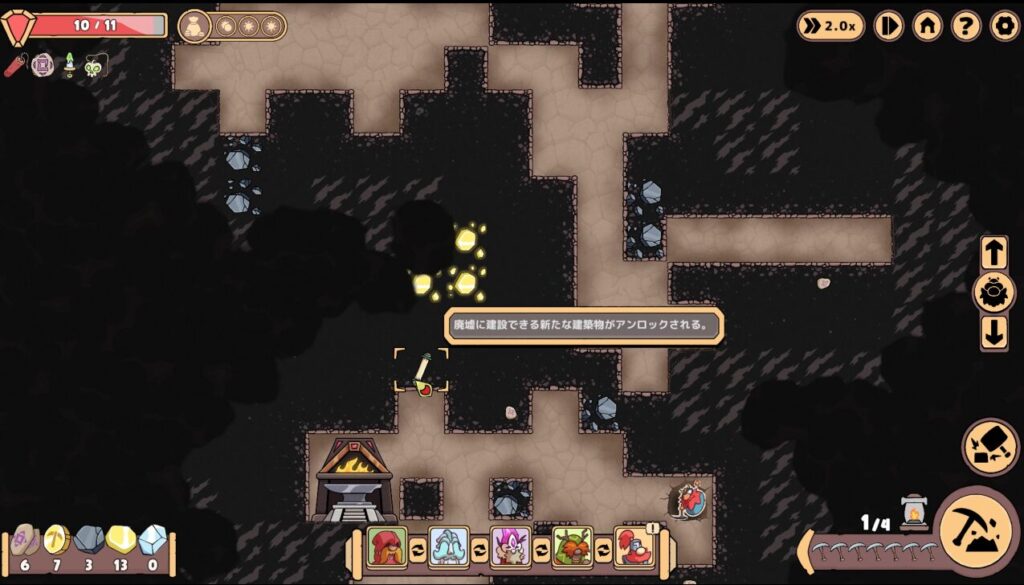This screenshot has width=1024, height=585.
Task: Click the down arrow floor button
Action: click(x=994, y=333)
